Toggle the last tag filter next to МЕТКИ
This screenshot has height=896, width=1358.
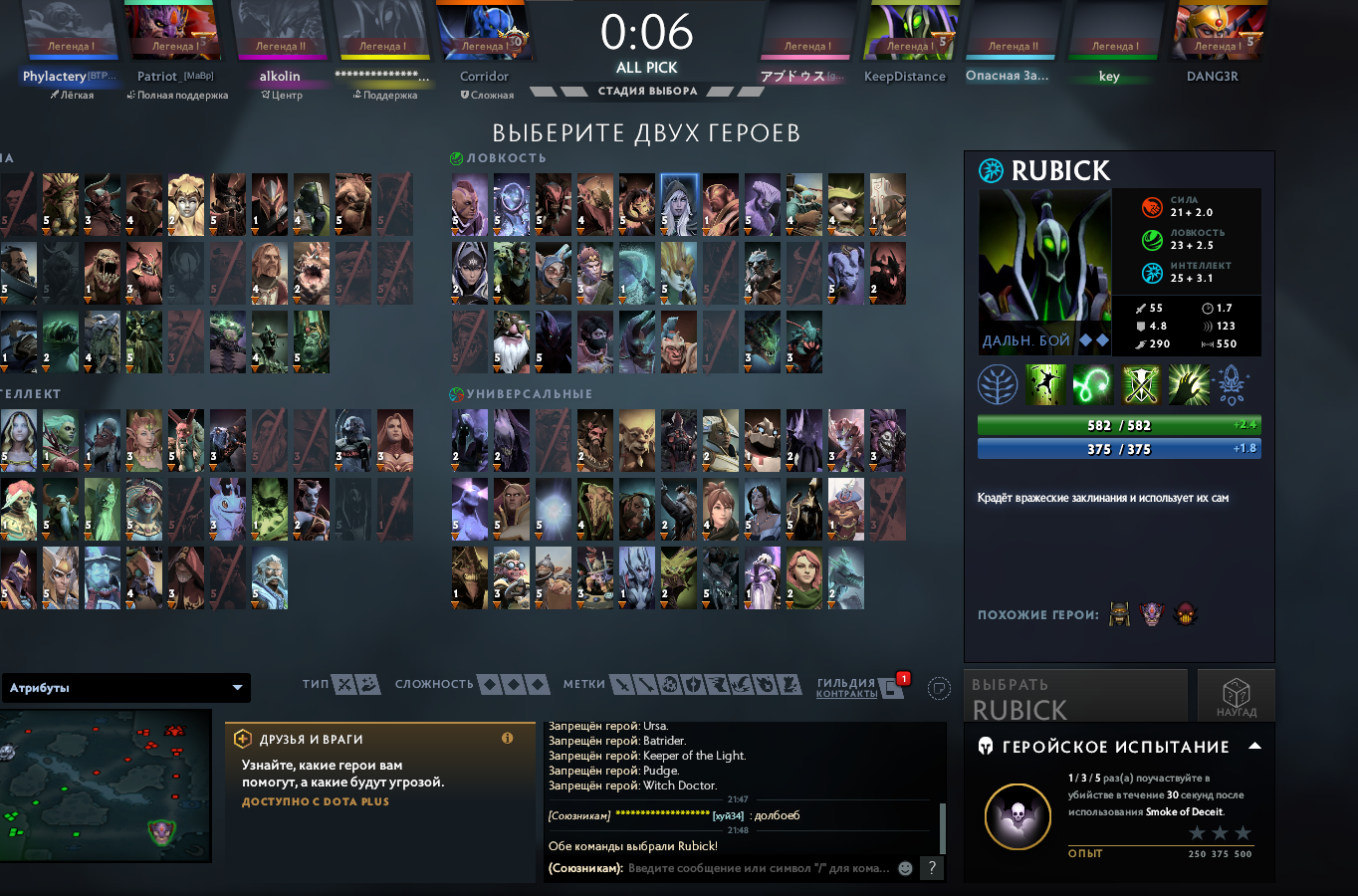pos(789,685)
